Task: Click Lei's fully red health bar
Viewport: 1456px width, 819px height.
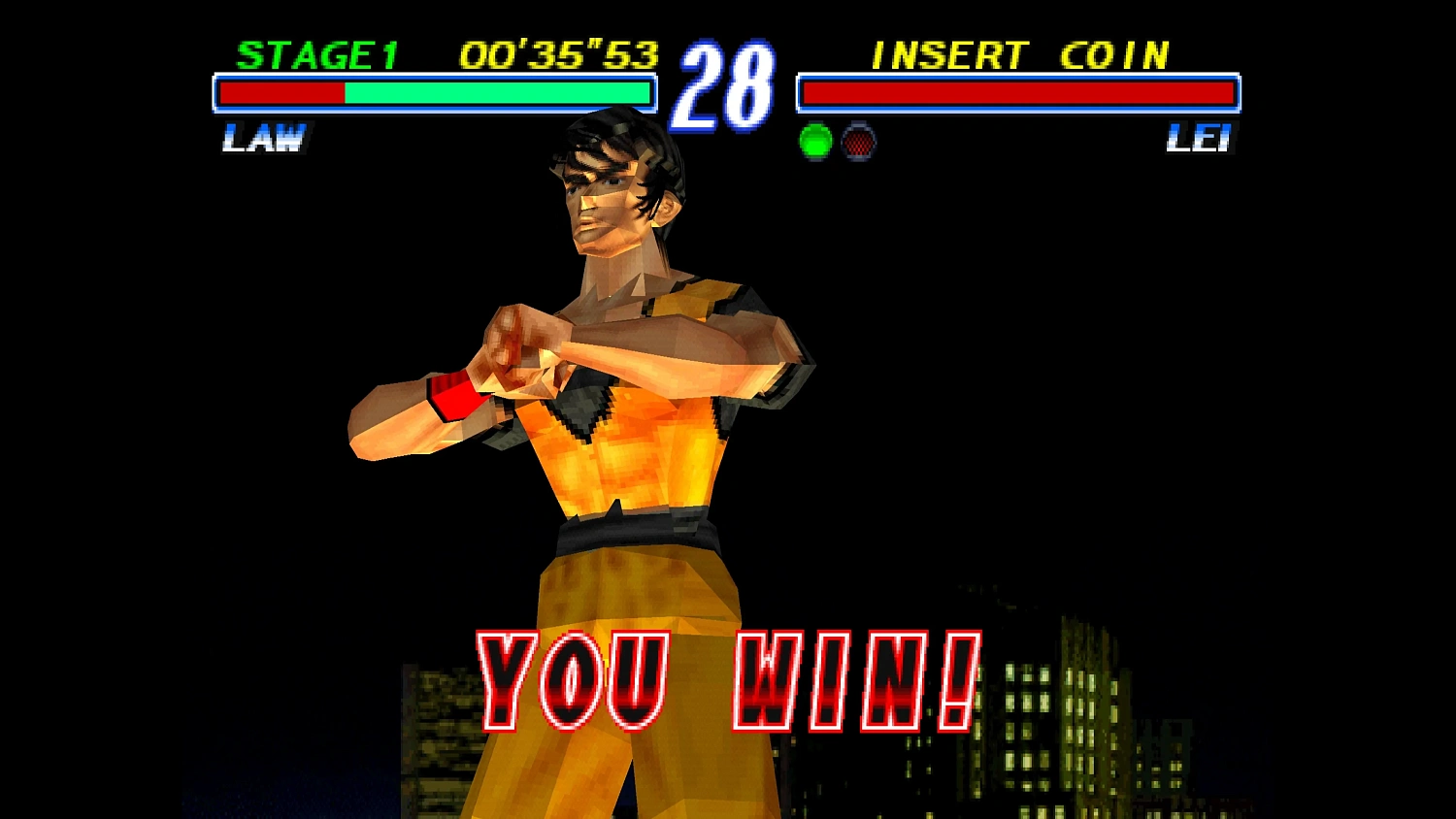Action: click(x=1019, y=93)
